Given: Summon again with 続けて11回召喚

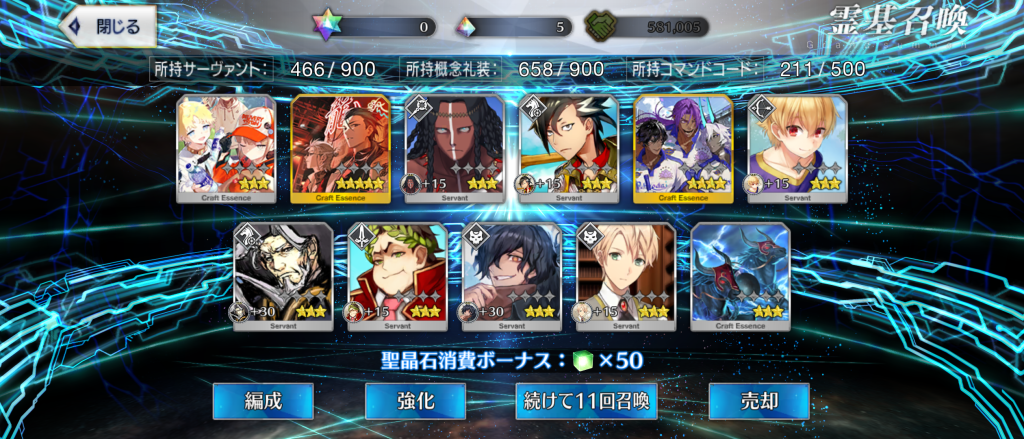Looking at the screenshot, I should coord(586,401).
